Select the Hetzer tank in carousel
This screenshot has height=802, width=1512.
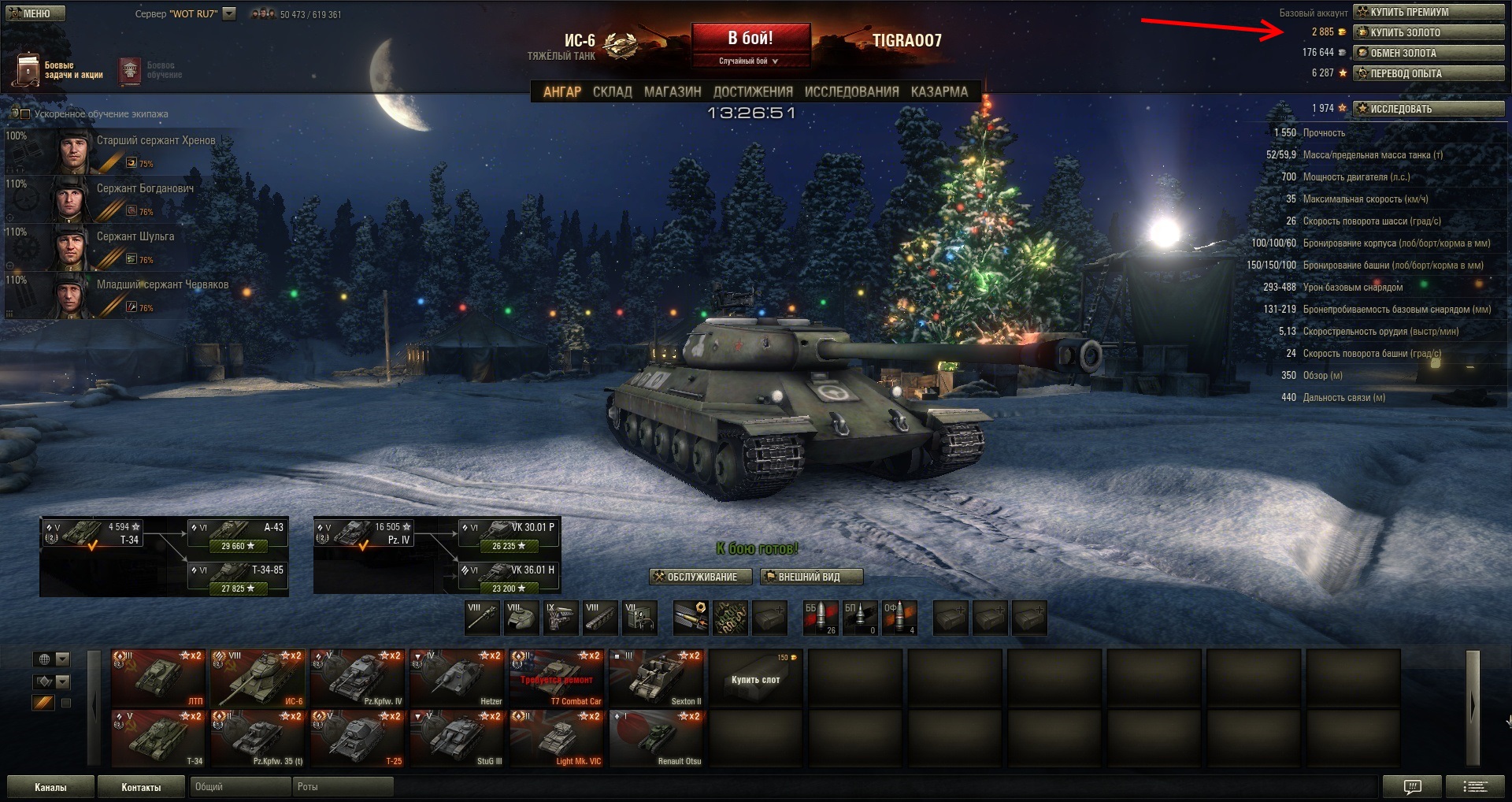(458, 678)
